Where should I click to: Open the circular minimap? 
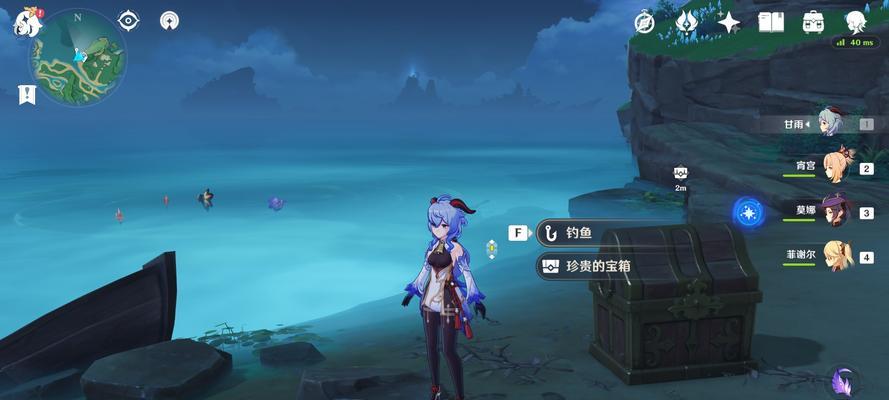78,58
